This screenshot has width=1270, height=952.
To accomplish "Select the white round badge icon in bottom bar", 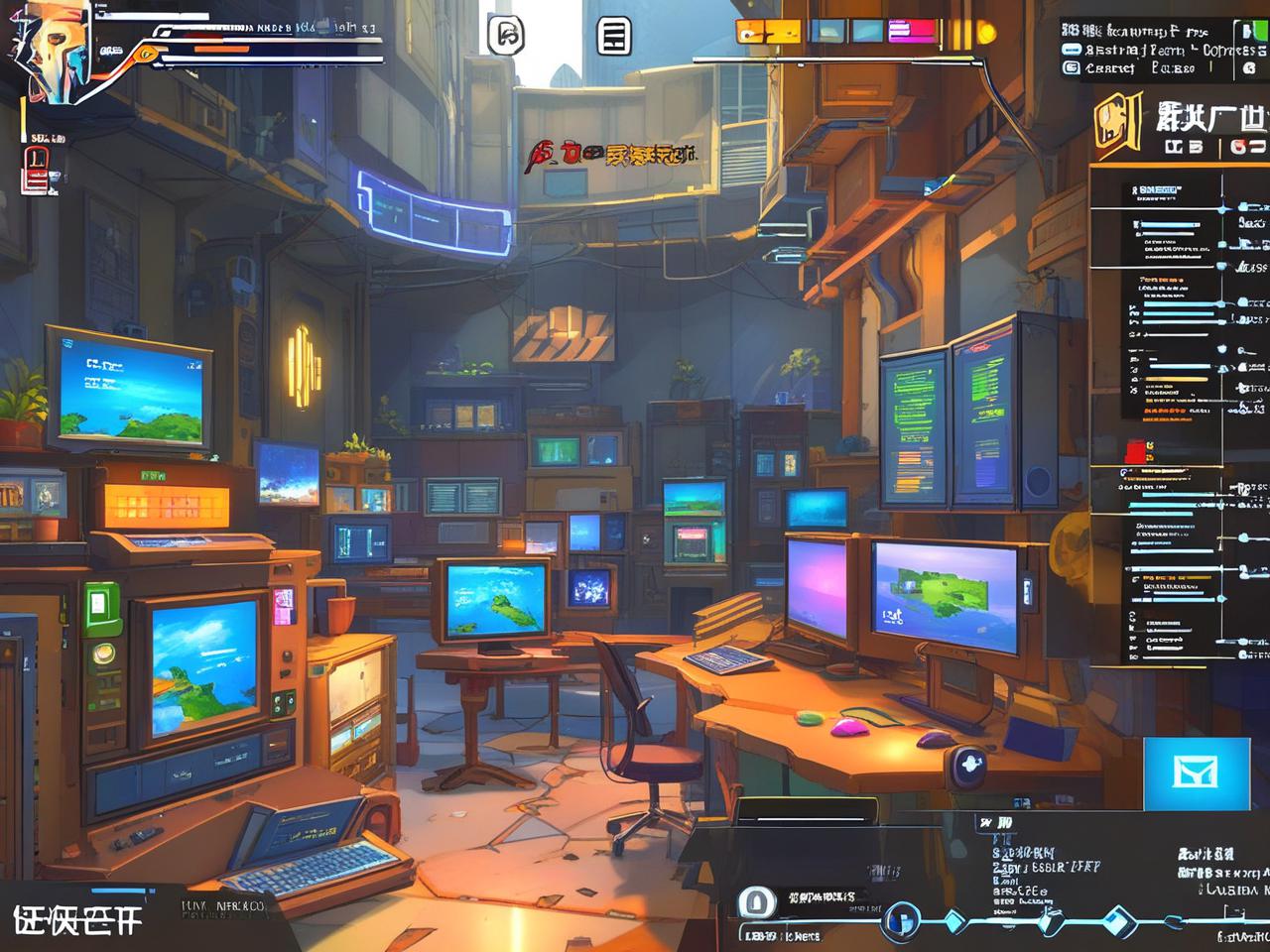I will (x=756, y=903).
